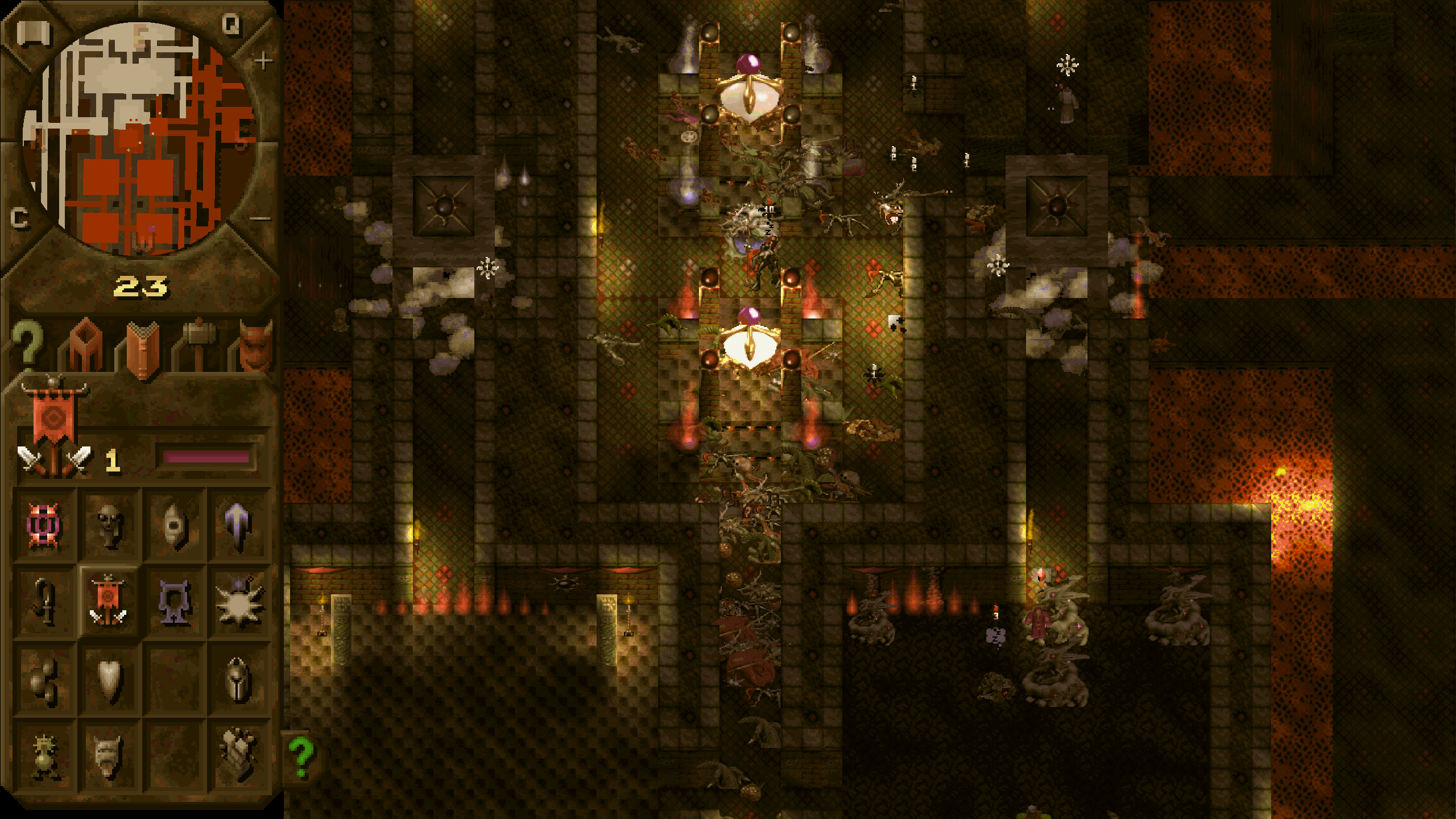This screenshot has height=819, width=1456.
Task: Activate the Cave-In boulders spell
Action: pos(44,680)
